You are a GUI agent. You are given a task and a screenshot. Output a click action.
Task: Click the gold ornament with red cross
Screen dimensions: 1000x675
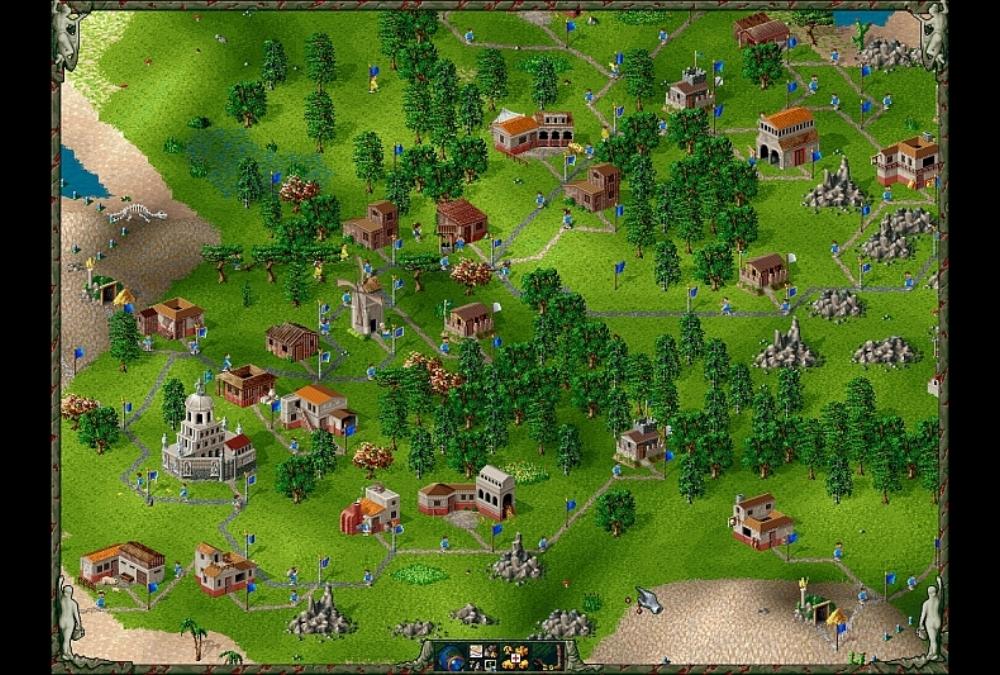pyautogui.click(x=516, y=658)
